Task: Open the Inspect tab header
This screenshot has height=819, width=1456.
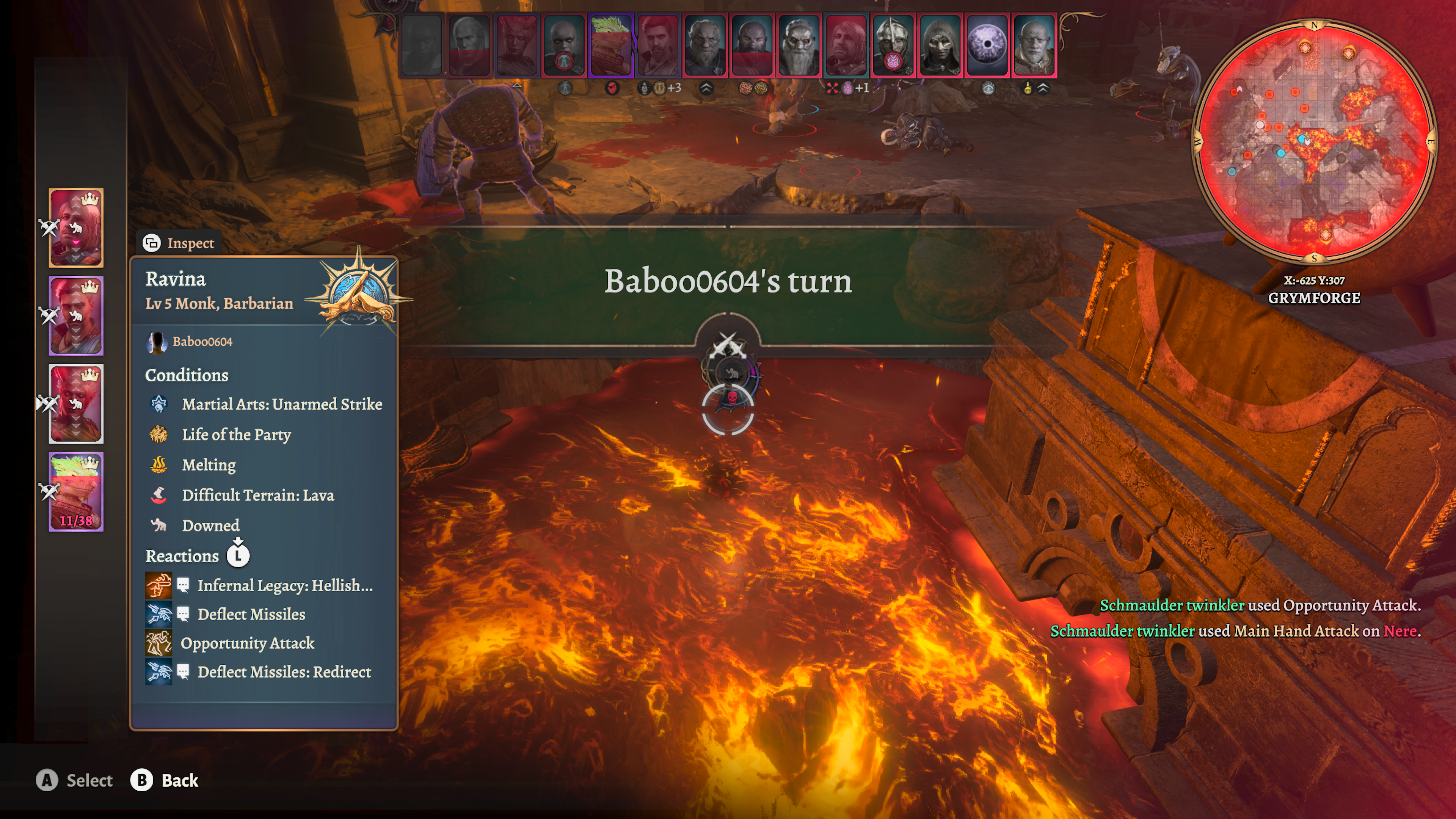Action: [179, 243]
